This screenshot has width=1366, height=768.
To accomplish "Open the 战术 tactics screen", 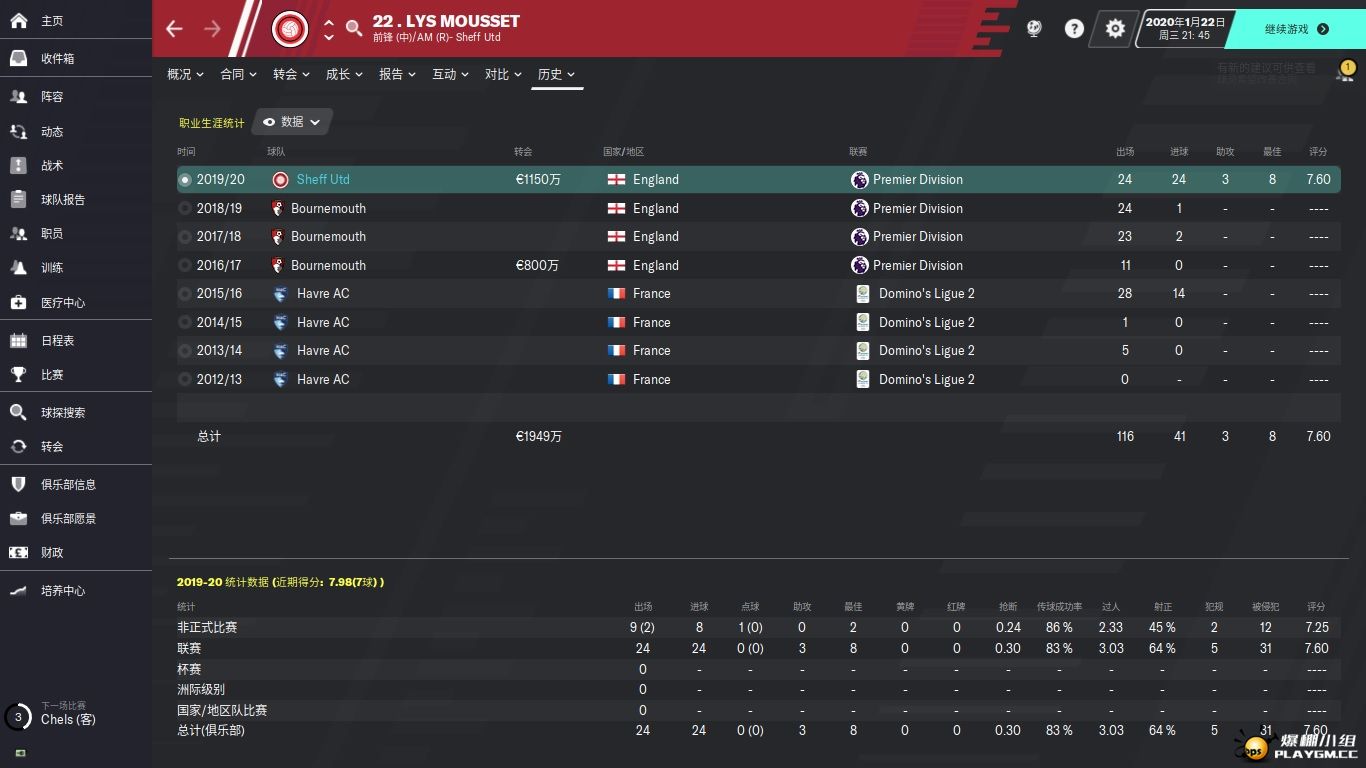I will pos(52,165).
